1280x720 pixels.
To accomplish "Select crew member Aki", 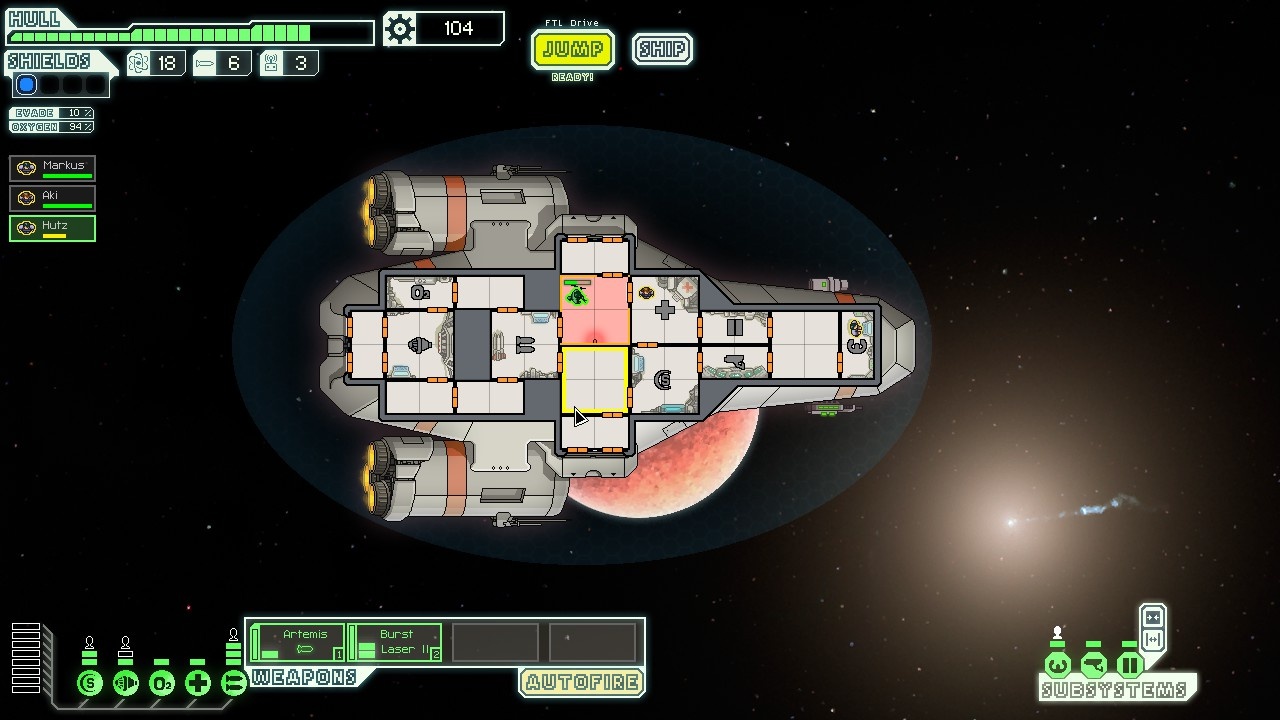I will [x=53, y=198].
